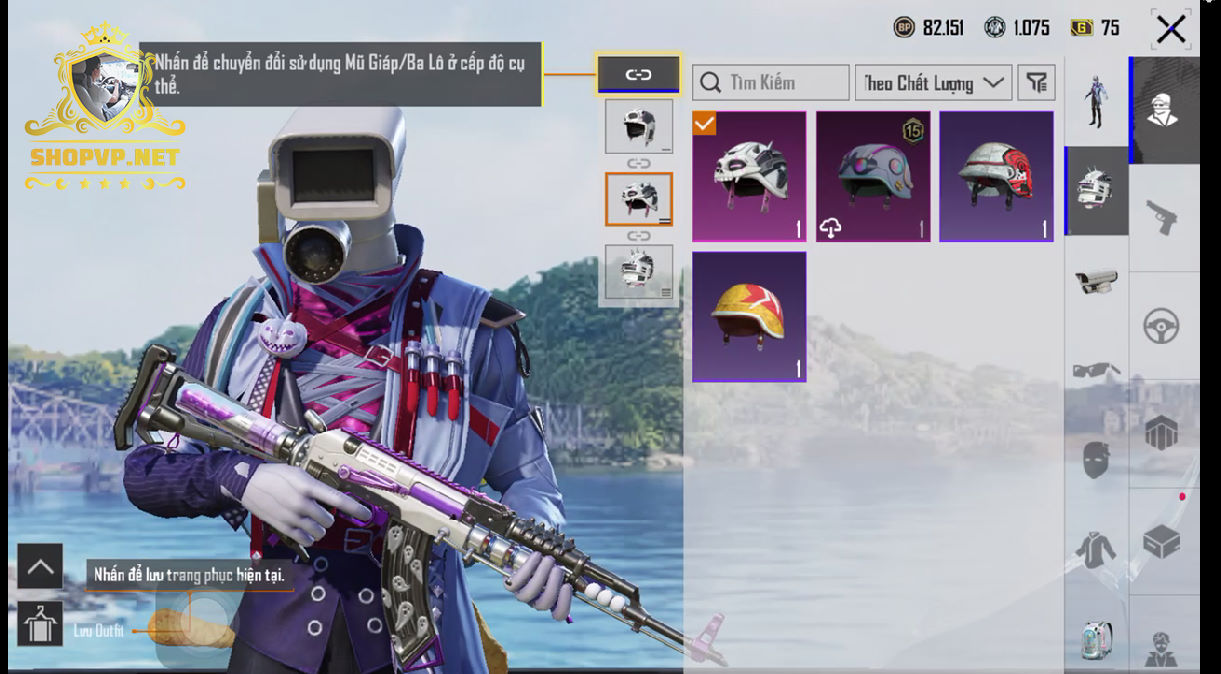This screenshot has width=1221, height=674.
Task: Open the jacket clothing category
Action: [x=1096, y=549]
